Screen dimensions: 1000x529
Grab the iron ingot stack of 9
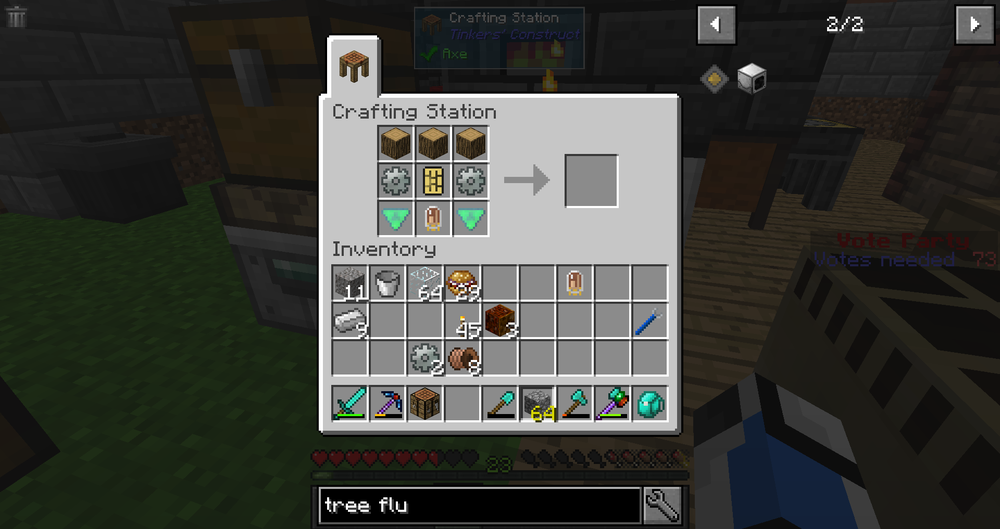click(350, 322)
